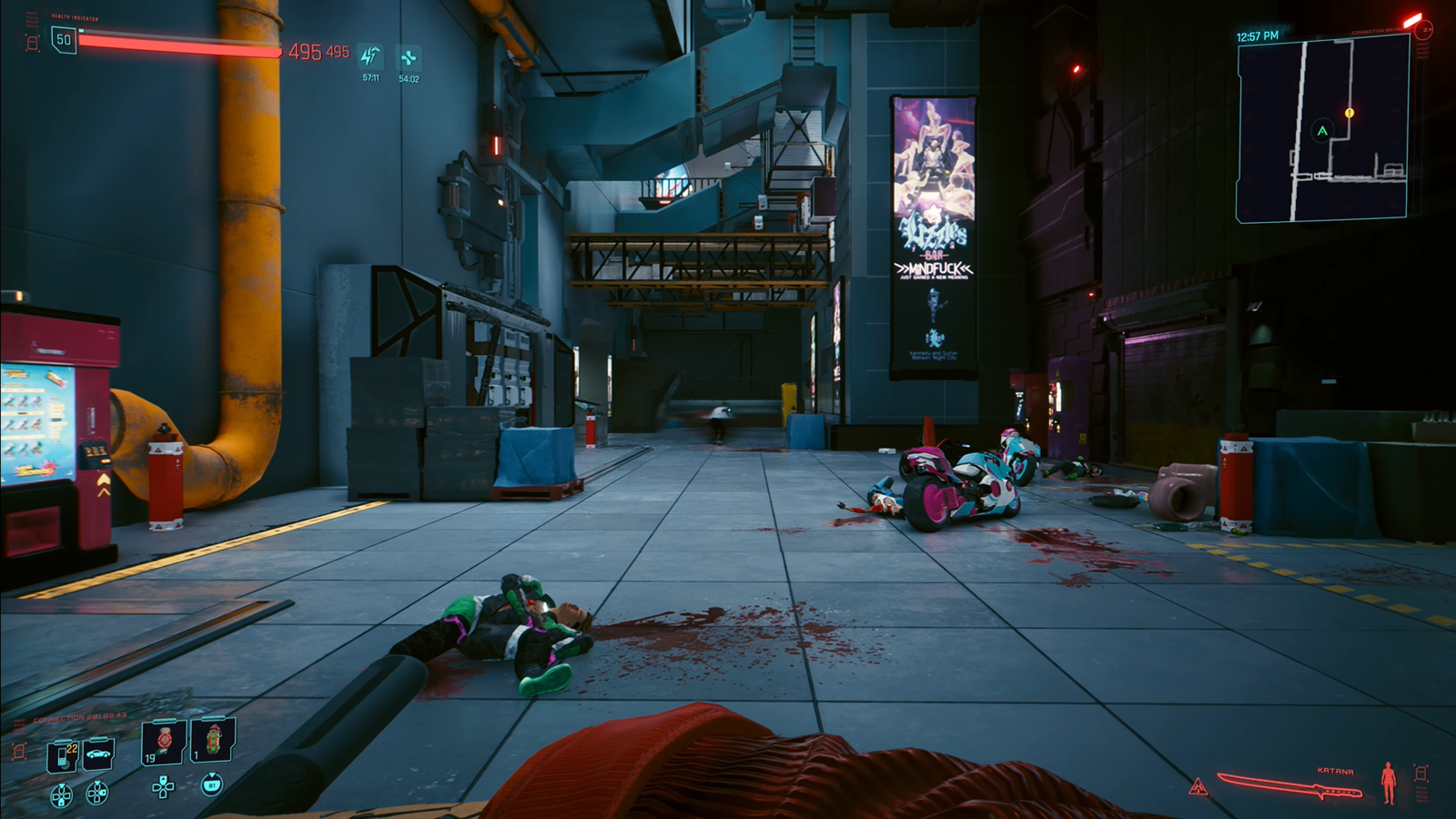This screenshot has height=819, width=1456.
Task: Click the healing item slot showing 1
Action: coord(213,742)
